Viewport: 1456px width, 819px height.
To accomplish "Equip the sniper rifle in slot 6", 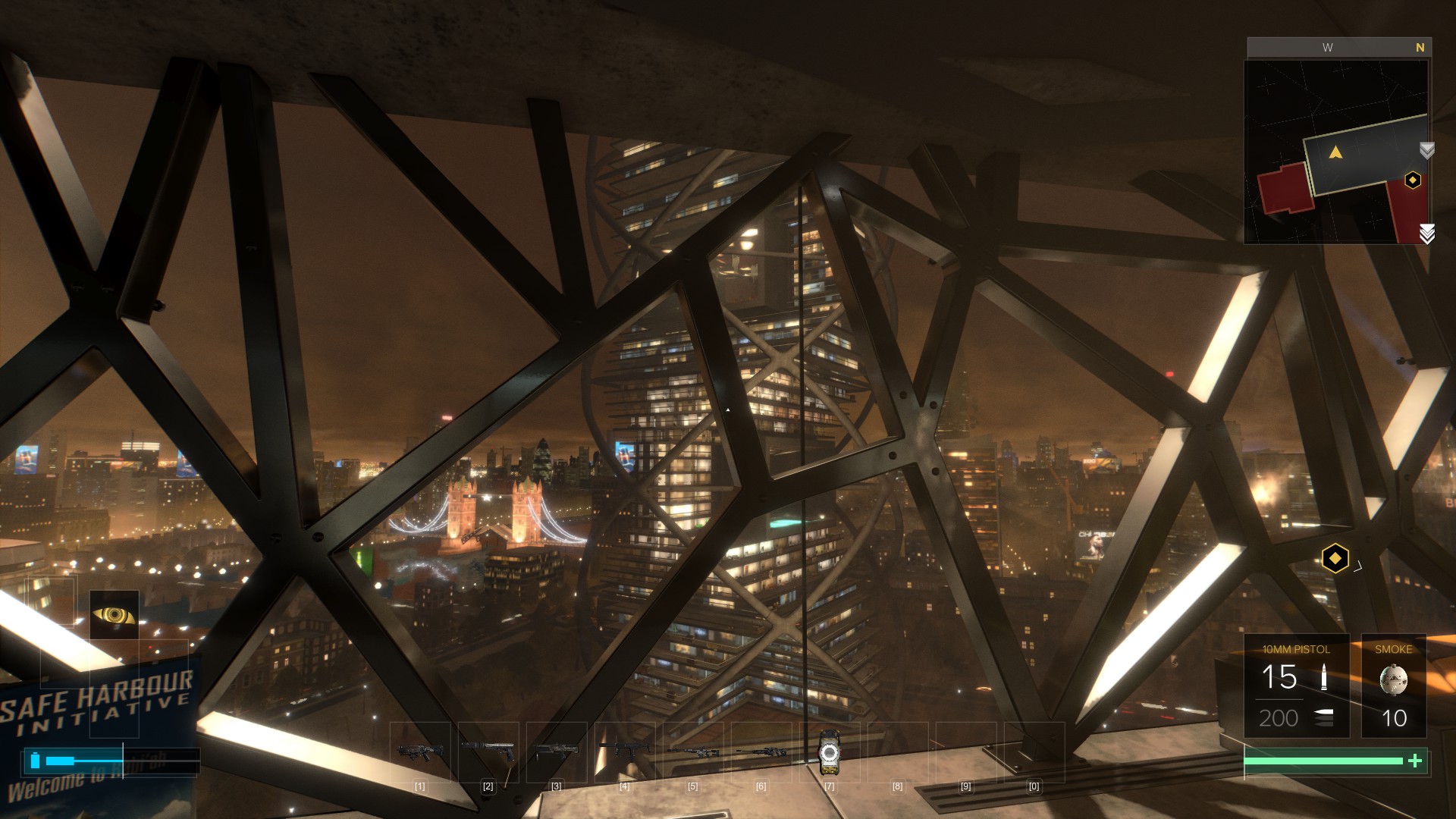I will point(761,752).
